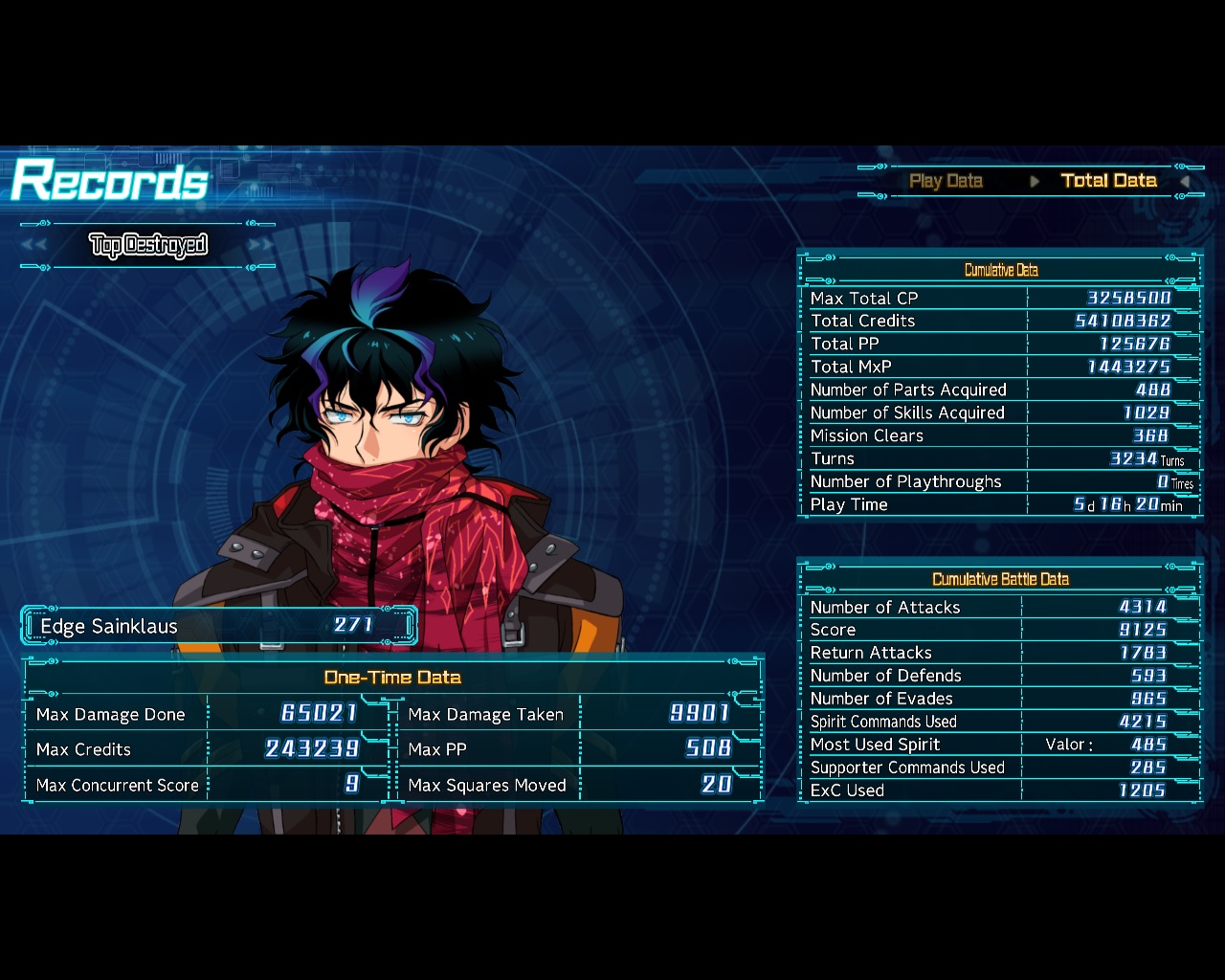Show the next Top Destroyed category

coord(260,245)
